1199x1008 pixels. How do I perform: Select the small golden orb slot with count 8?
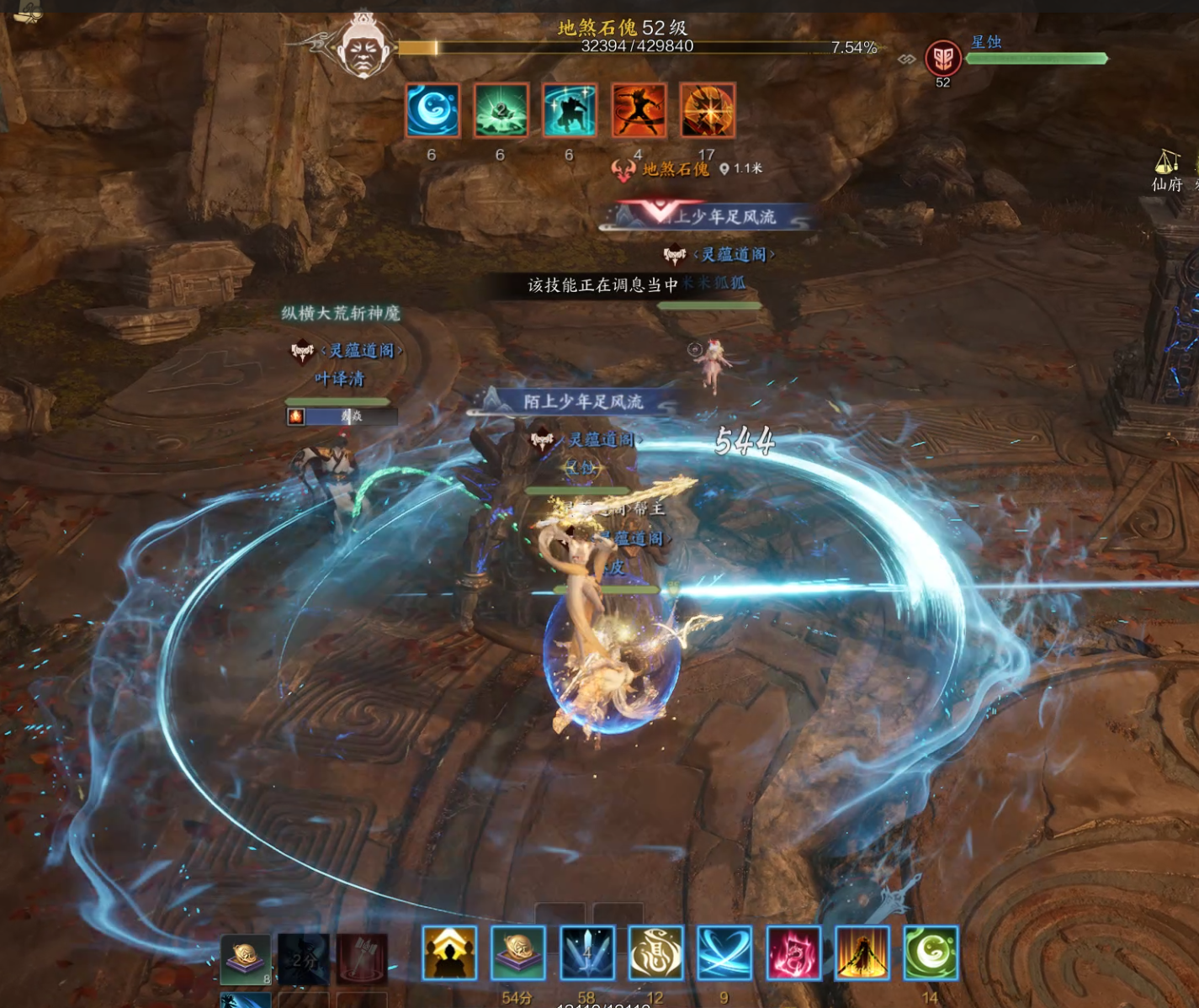[x=246, y=958]
